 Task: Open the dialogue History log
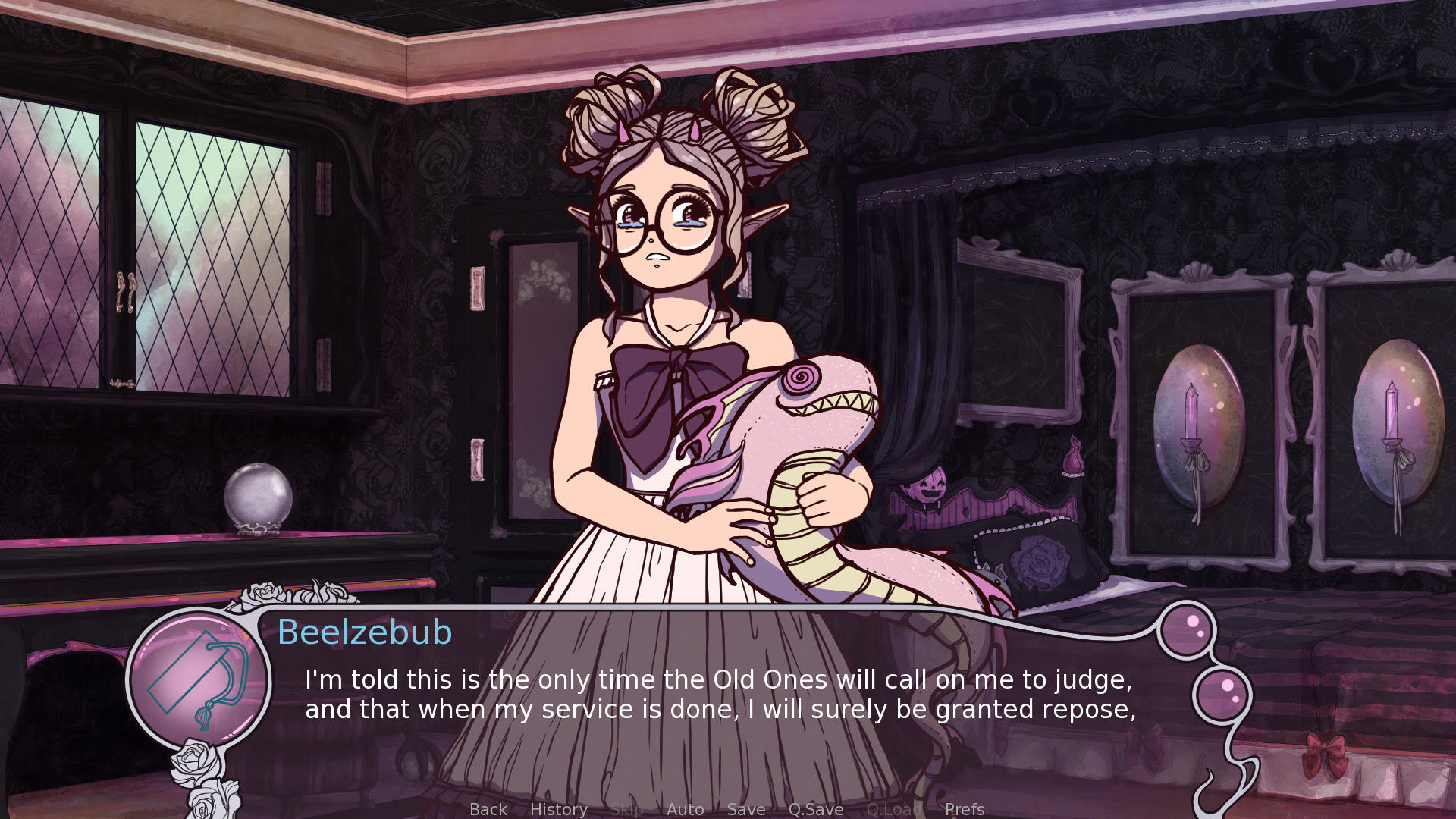(559, 809)
